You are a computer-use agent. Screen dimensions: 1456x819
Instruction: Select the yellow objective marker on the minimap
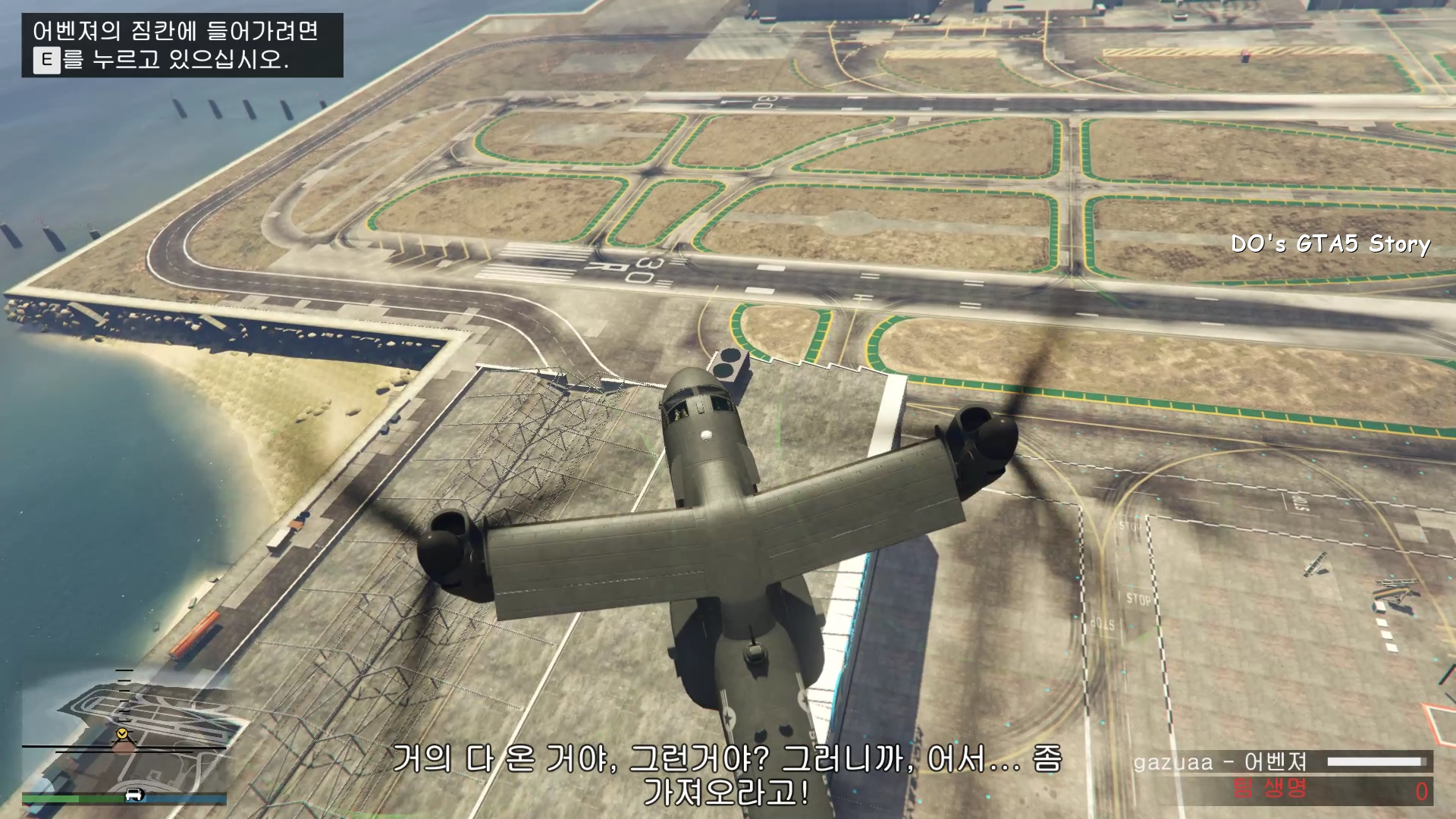tap(121, 734)
